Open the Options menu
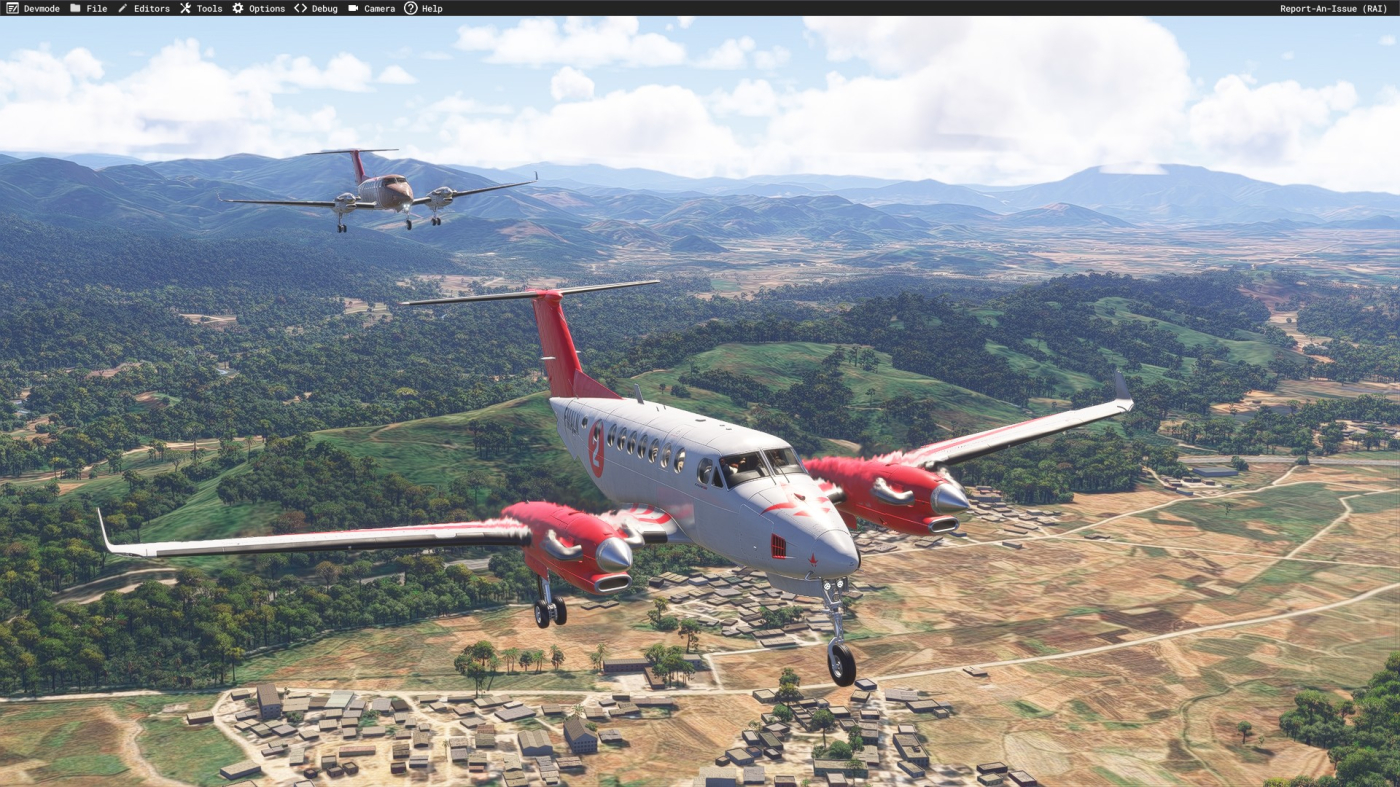This screenshot has height=787, width=1400. [x=258, y=8]
